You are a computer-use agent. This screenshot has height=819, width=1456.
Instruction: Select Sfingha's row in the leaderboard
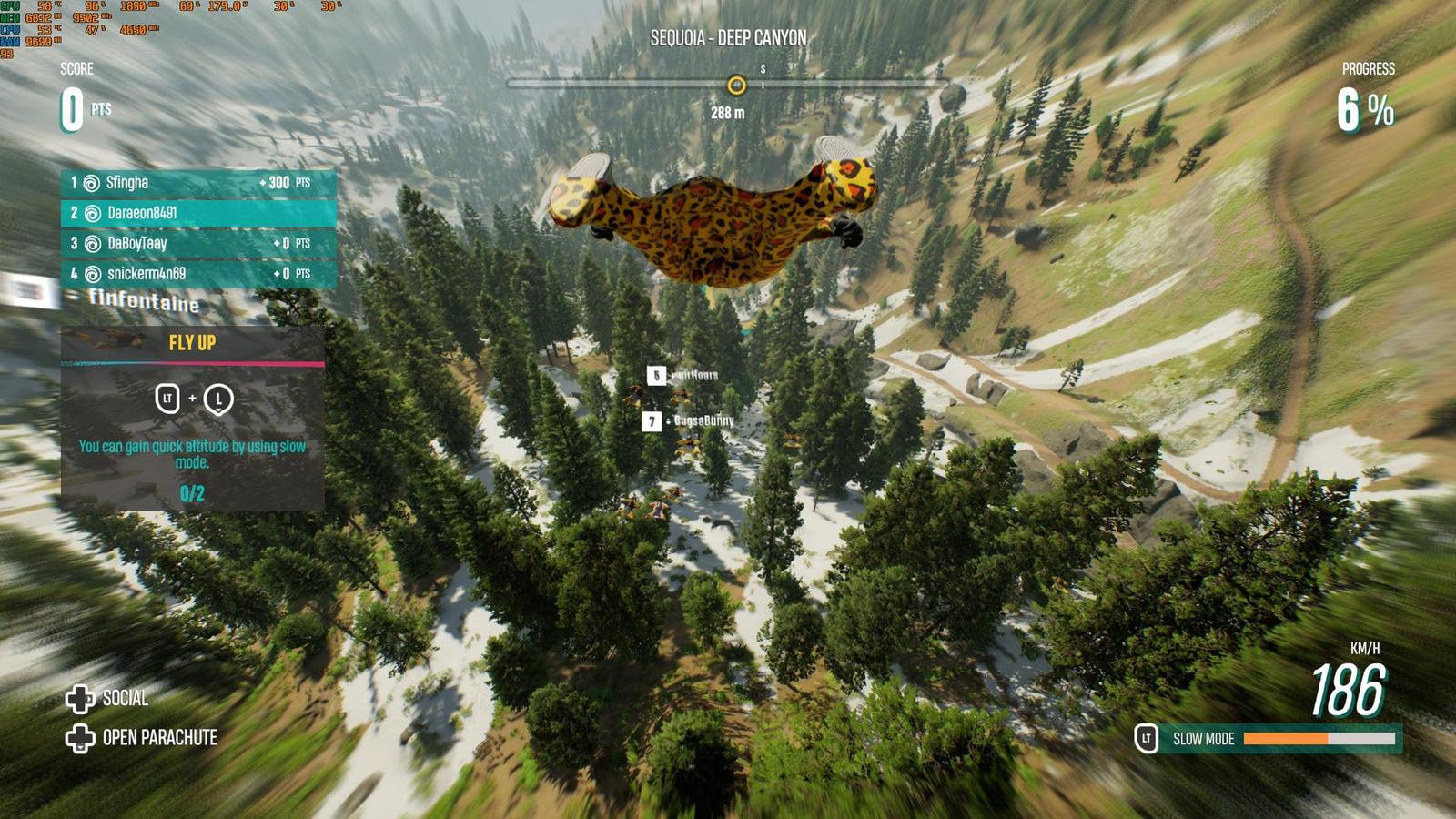tap(198, 183)
